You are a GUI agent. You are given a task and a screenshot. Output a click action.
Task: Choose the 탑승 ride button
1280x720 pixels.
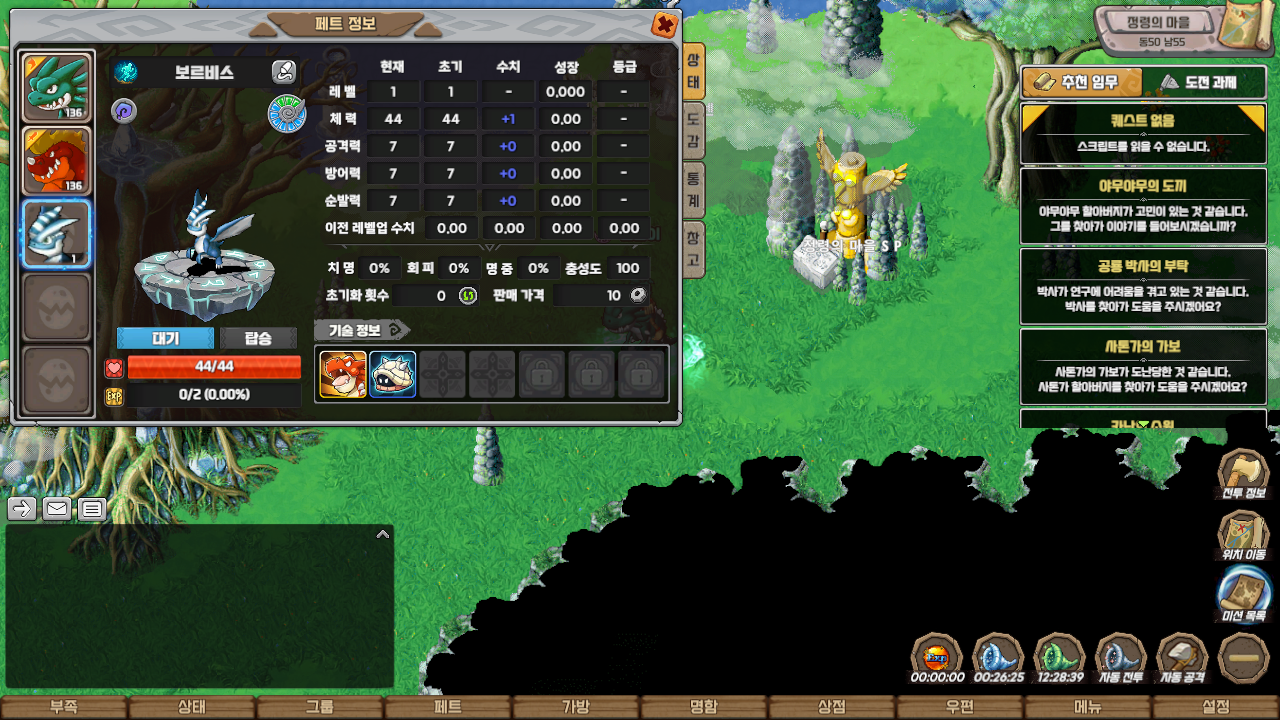coord(258,338)
